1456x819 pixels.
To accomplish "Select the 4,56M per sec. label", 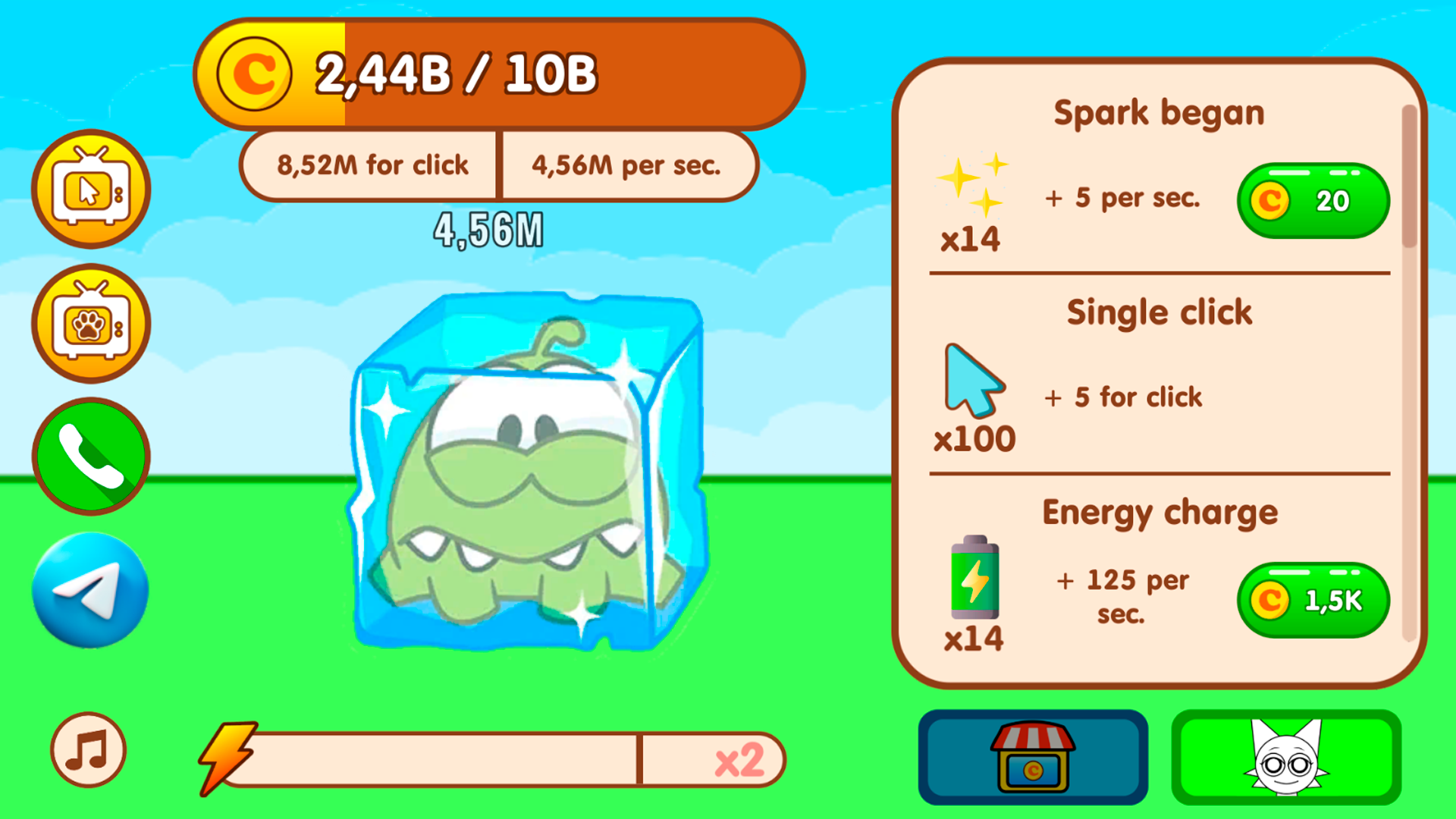I will [x=627, y=166].
